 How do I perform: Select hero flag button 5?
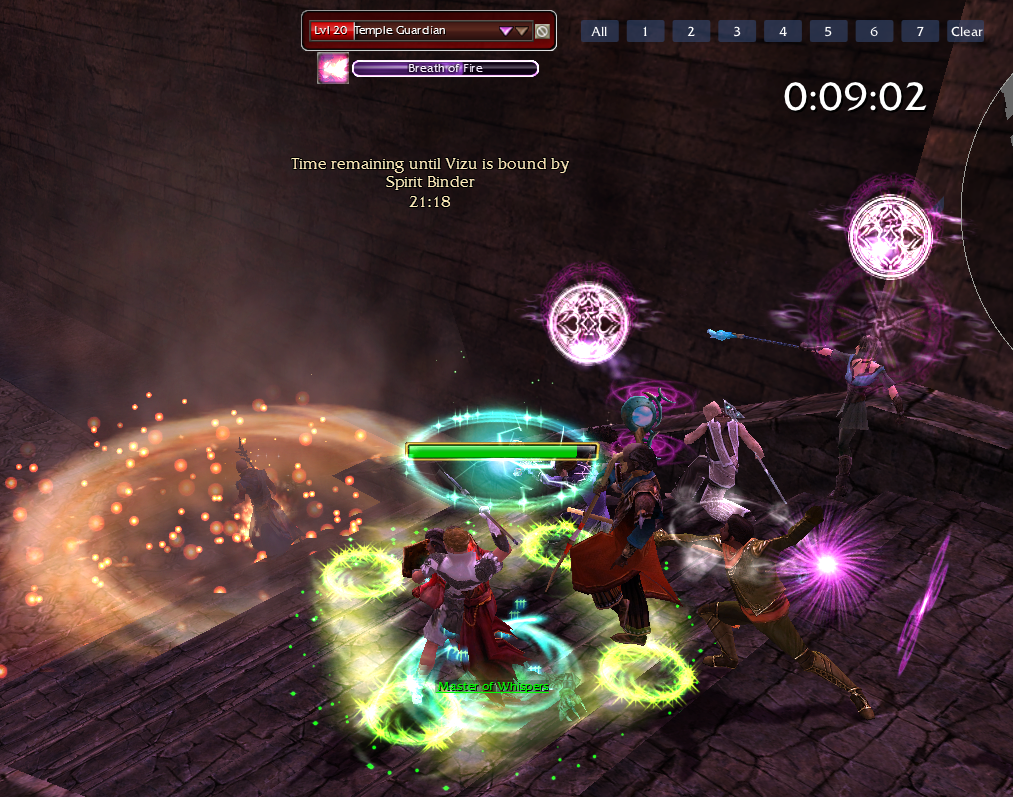click(x=828, y=31)
